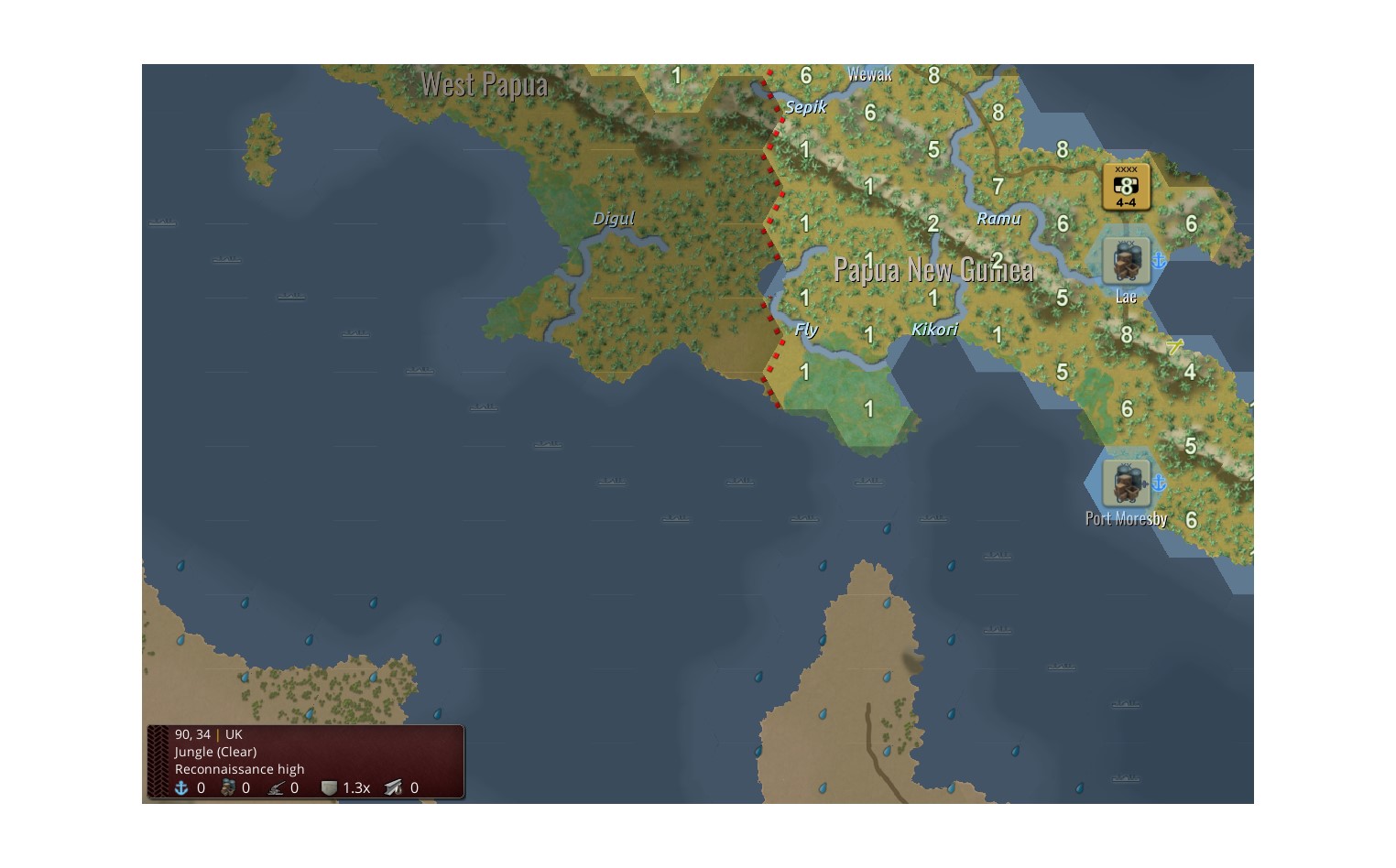Click the UK ownership label in the info panel
Viewport: 1396px width, 868px height.
[233, 734]
